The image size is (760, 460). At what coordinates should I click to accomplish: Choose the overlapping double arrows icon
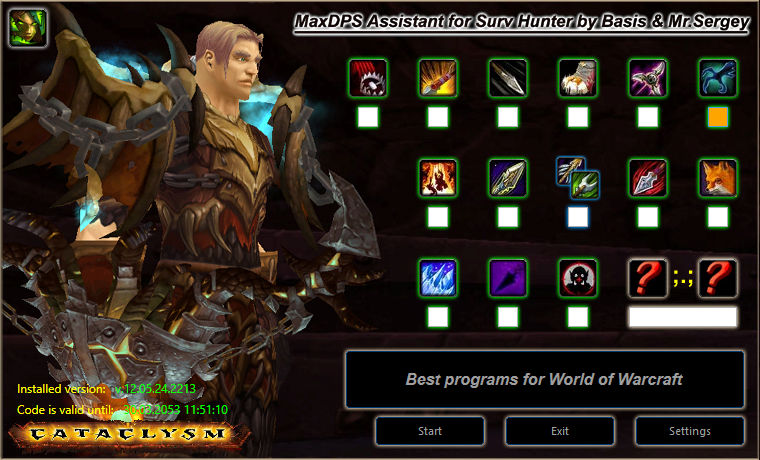click(x=578, y=178)
